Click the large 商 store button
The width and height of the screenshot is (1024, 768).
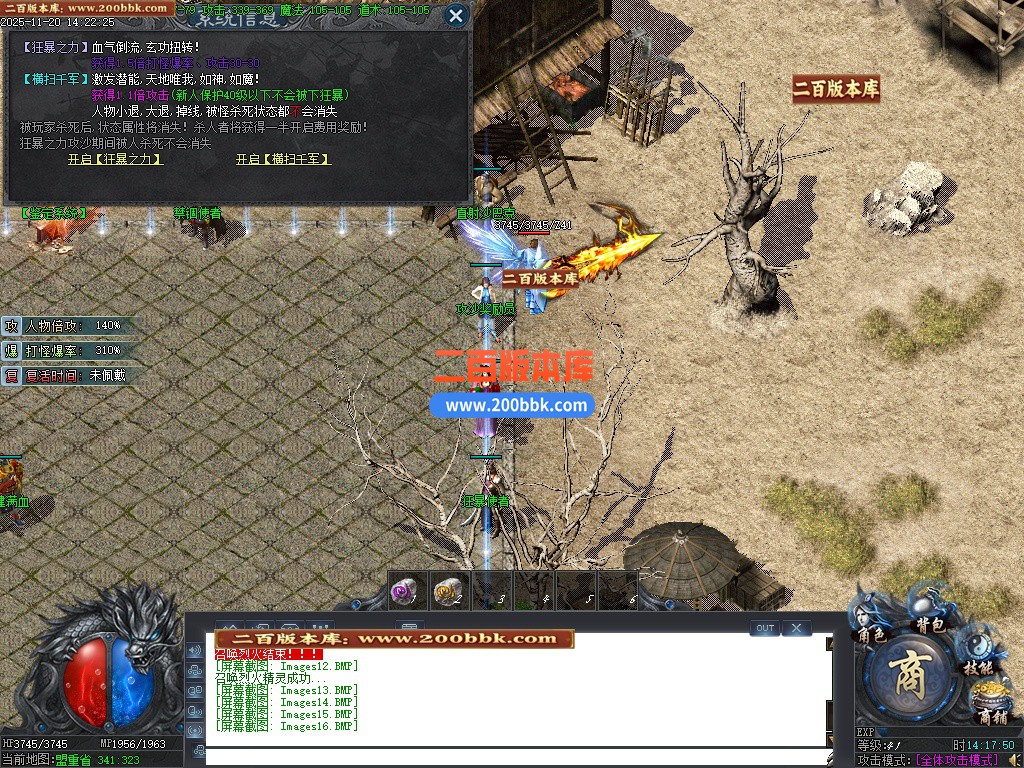(x=908, y=680)
